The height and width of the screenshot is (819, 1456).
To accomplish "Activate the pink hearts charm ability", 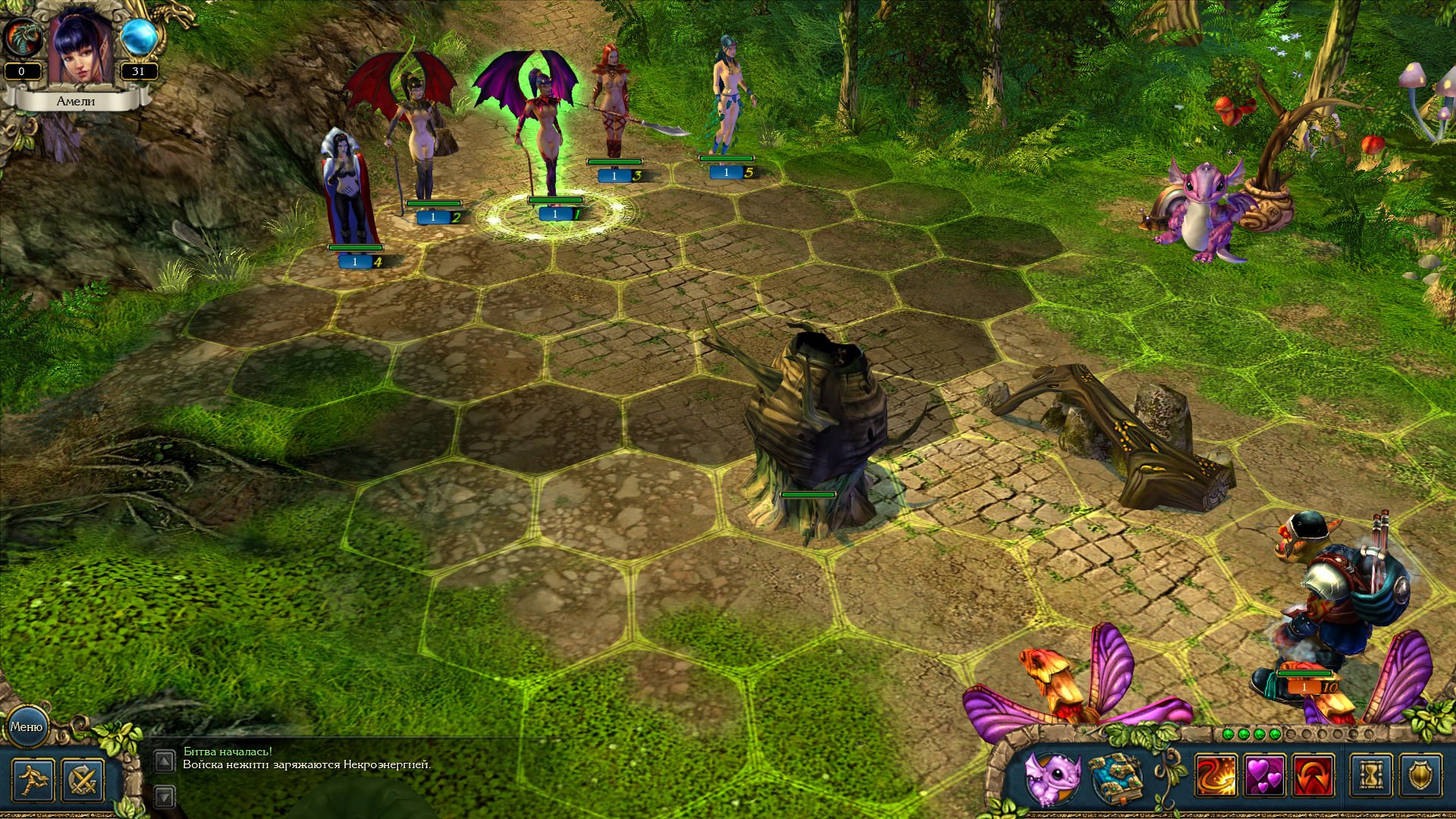I will 1265,777.
